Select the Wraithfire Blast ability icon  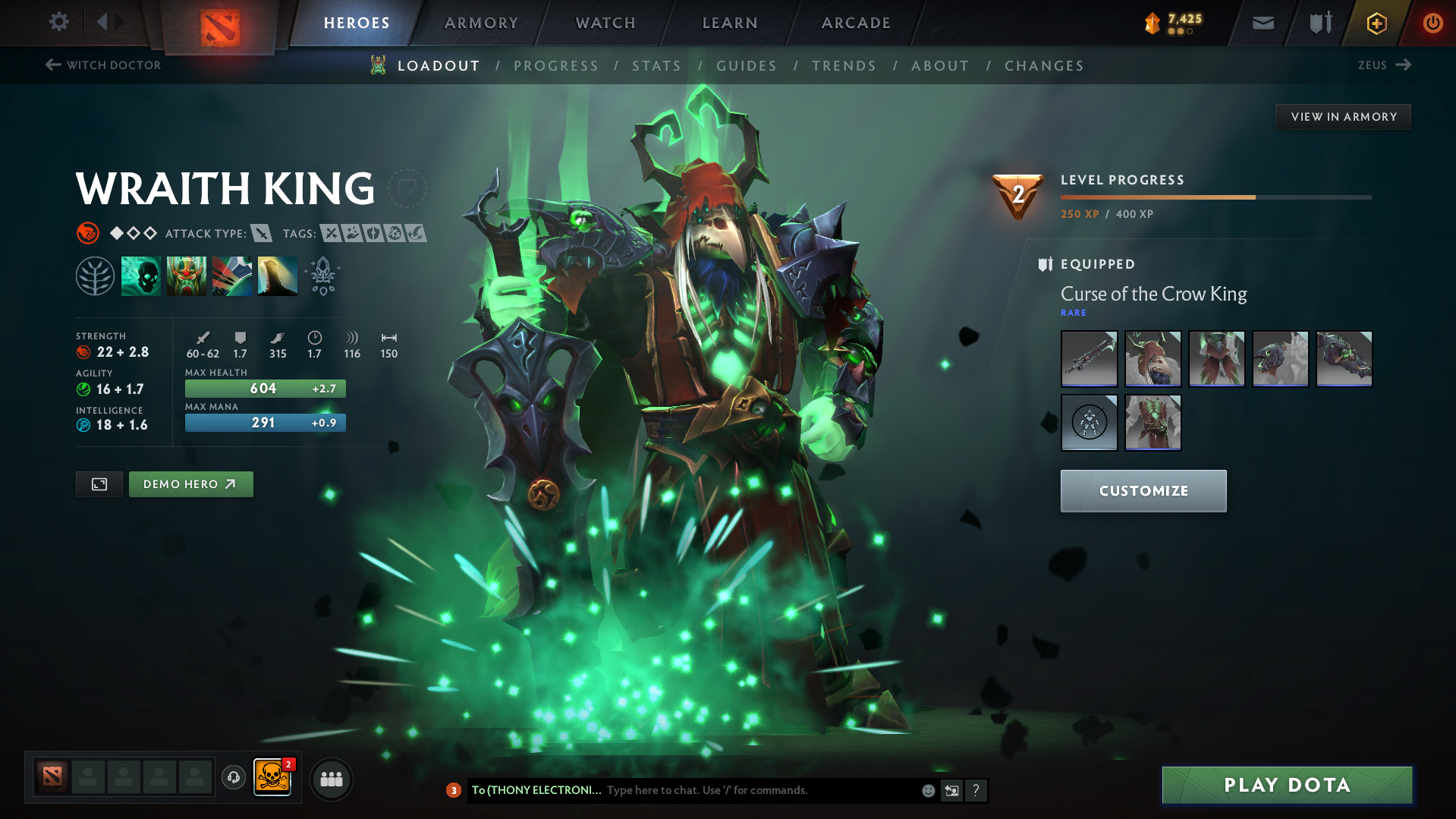[141, 276]
